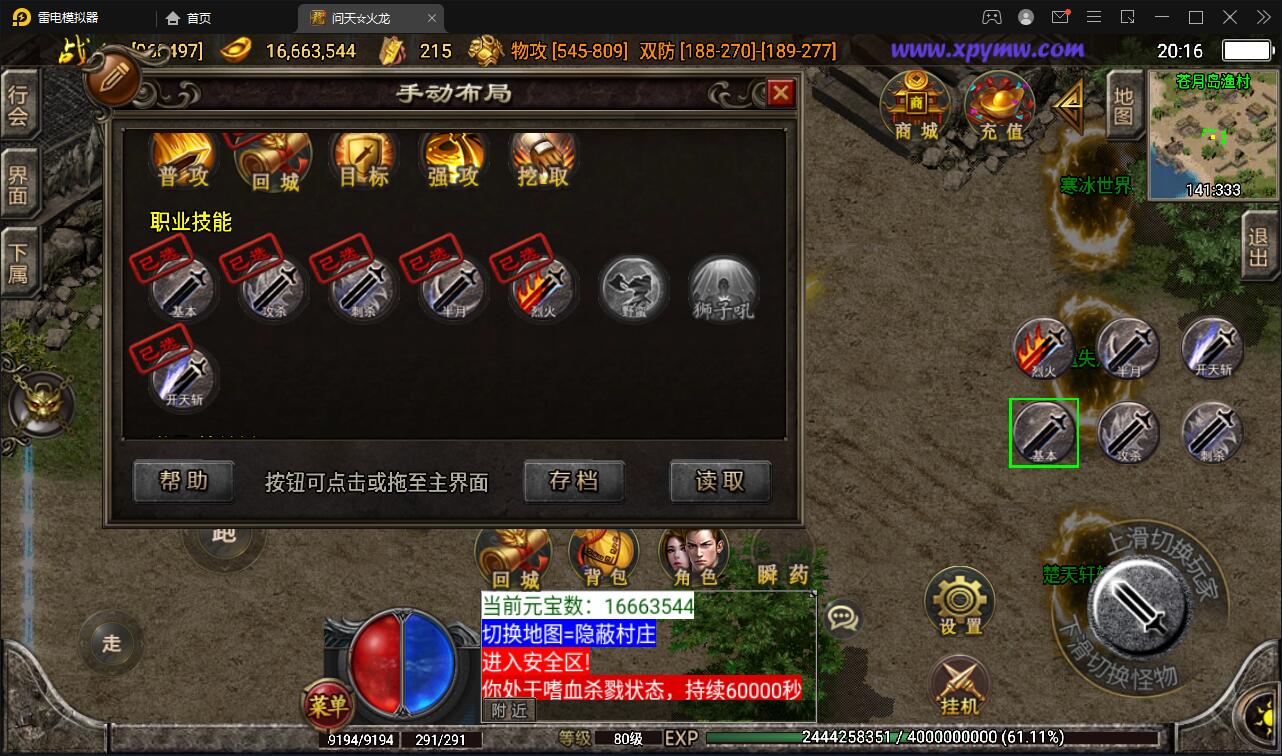Viewport: 1282px width, 756px height.
Task: Toggle the 走 walk mode button
Action: pyautogui.click(x=108, y=645)
